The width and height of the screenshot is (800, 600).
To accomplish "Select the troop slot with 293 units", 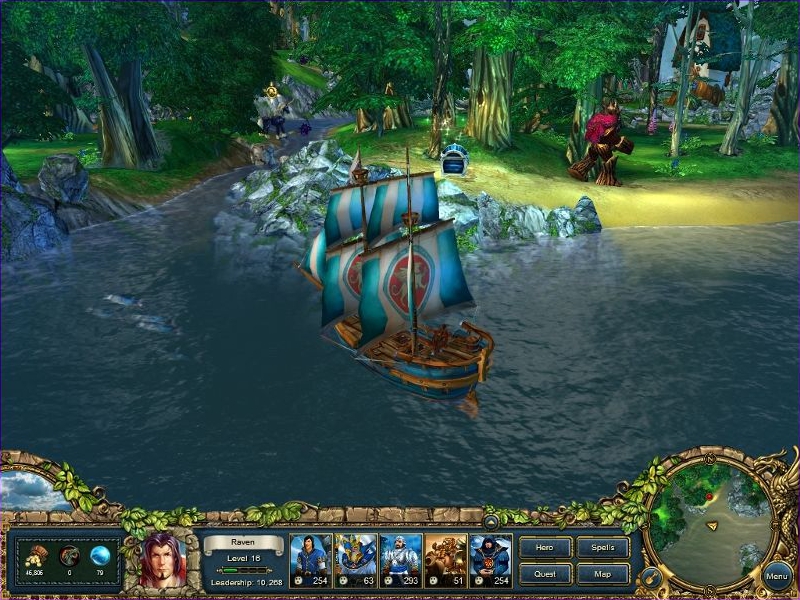I will pos(400,560).
